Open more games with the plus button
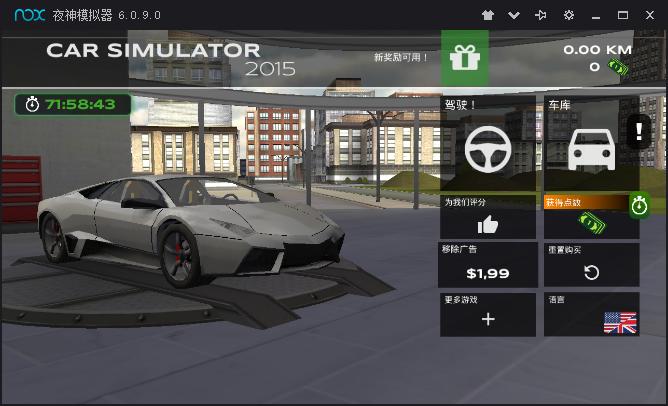Screen dimensions: 668x406 pyautogui.click(x=488, y=318)
